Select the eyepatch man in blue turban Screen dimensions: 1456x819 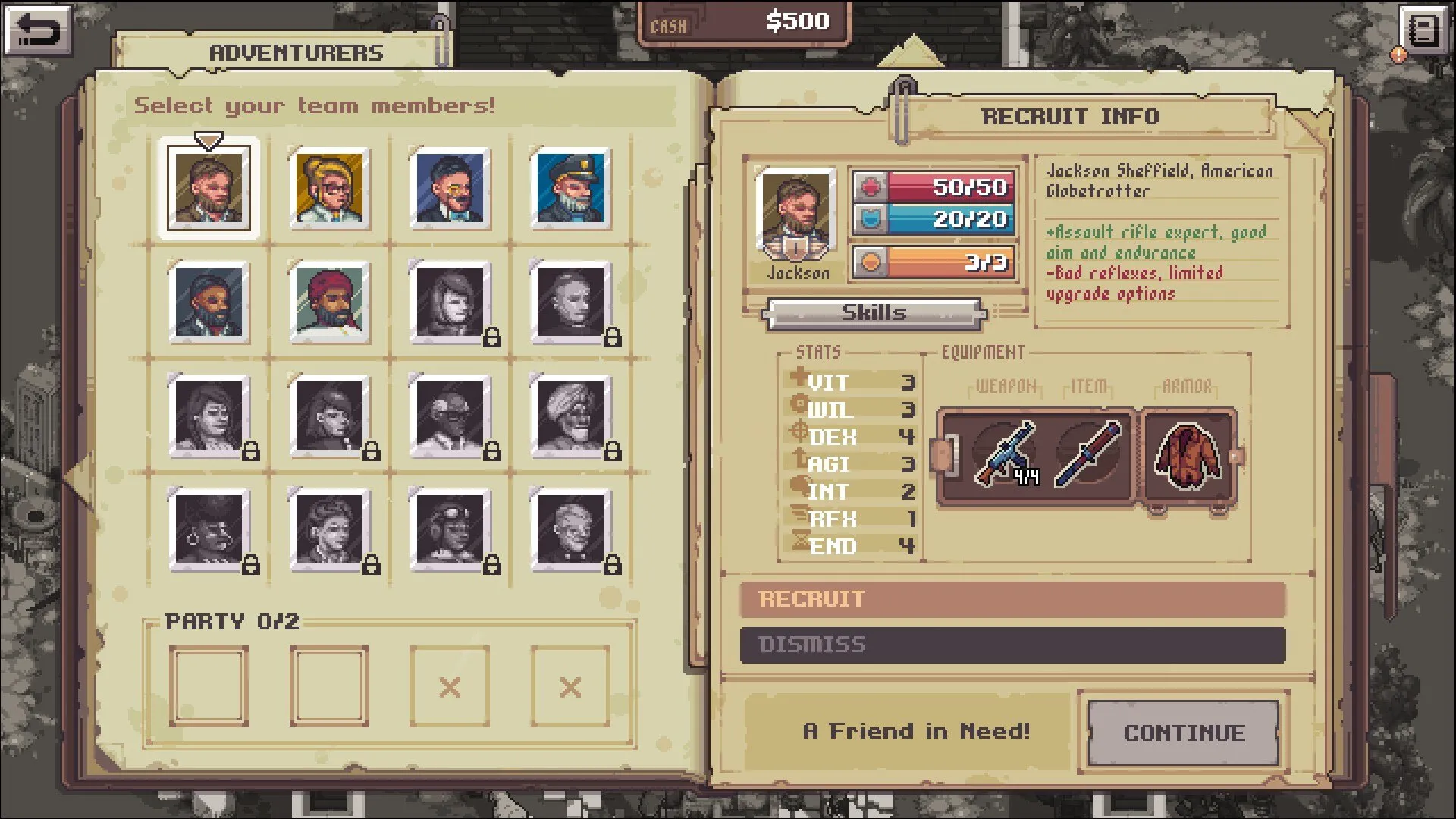[209, 303]
